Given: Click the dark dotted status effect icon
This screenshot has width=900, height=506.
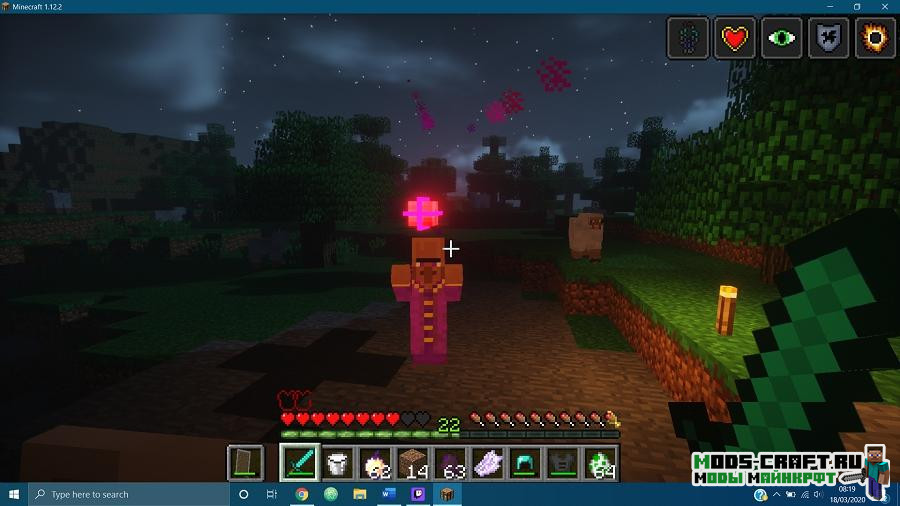Looking at the screenshot, I should [689, 38].
